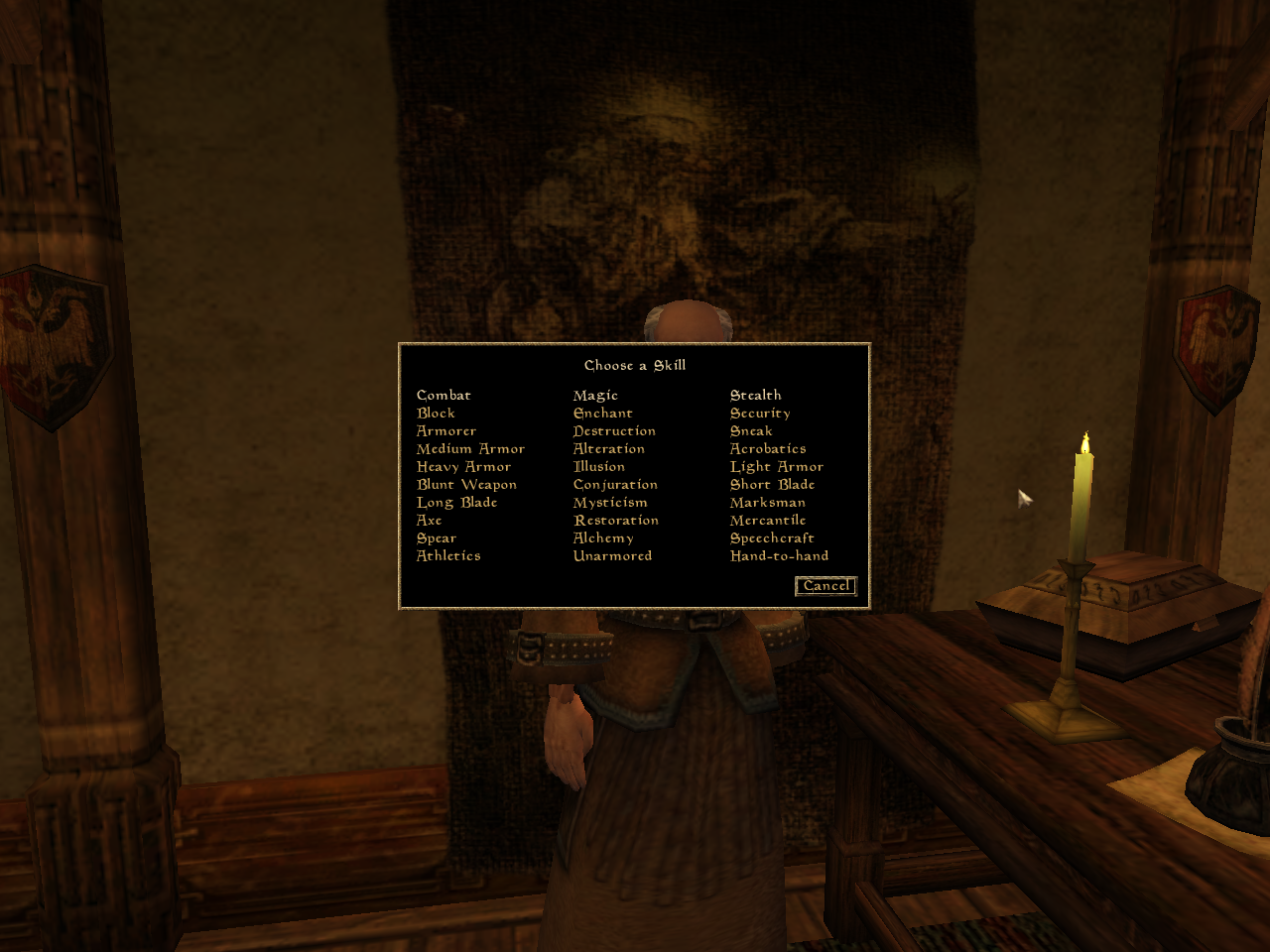Select the Armorer skill
The width and height of the screenshot is (1270, 952).
coord(445,430)
